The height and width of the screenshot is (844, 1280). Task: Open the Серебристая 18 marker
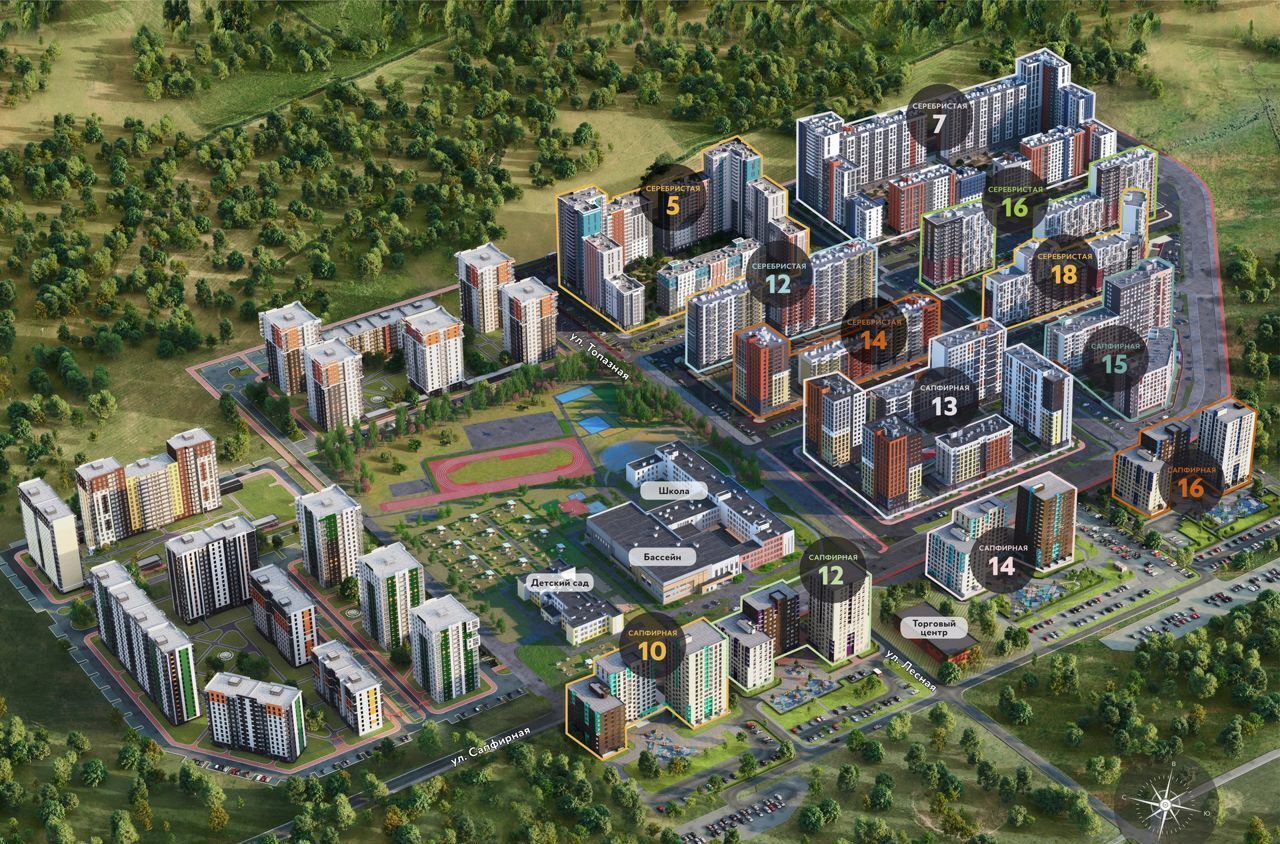click(1063, 268)
